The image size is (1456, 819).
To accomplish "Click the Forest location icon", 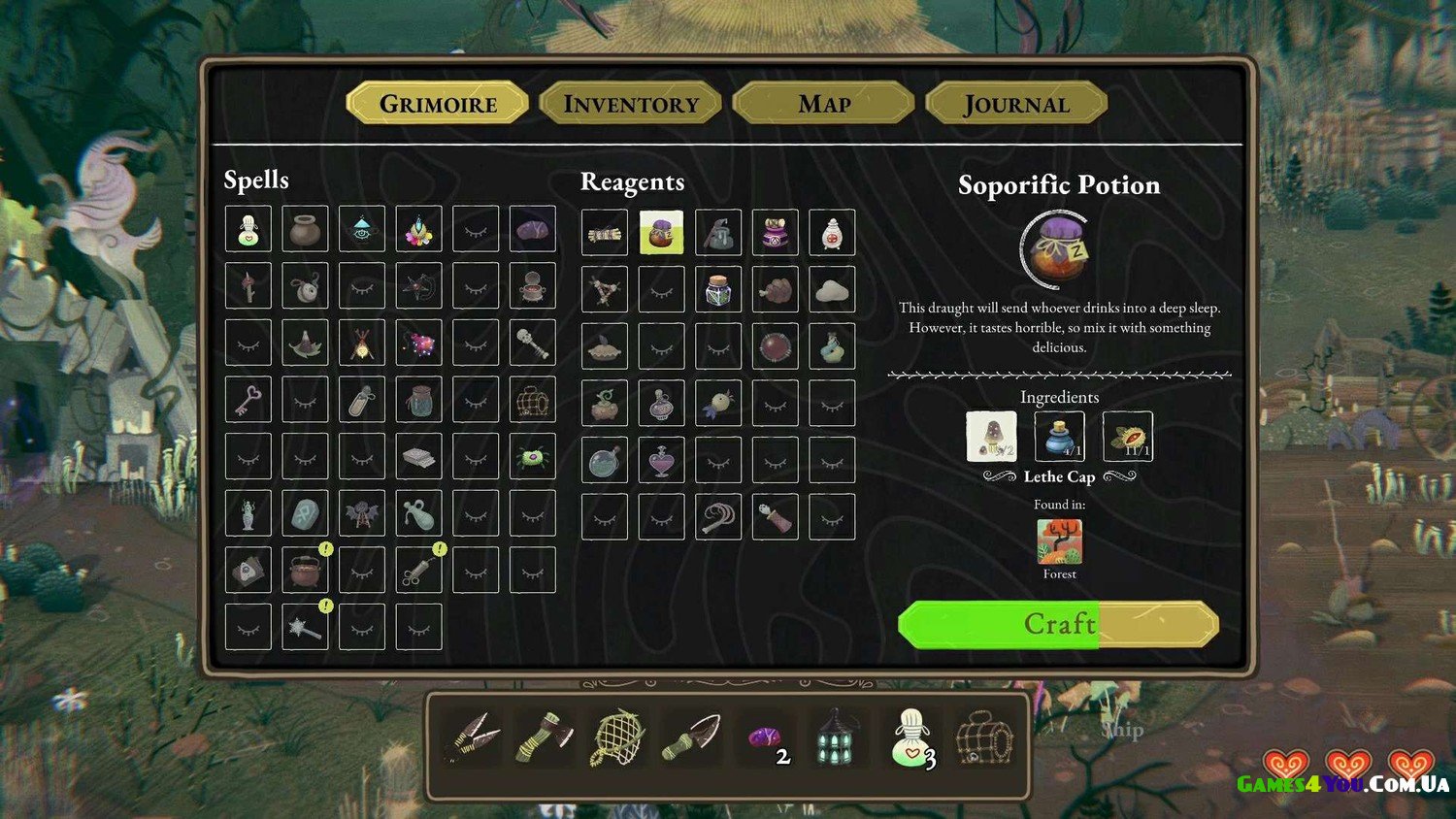I will coord(1059,541).
